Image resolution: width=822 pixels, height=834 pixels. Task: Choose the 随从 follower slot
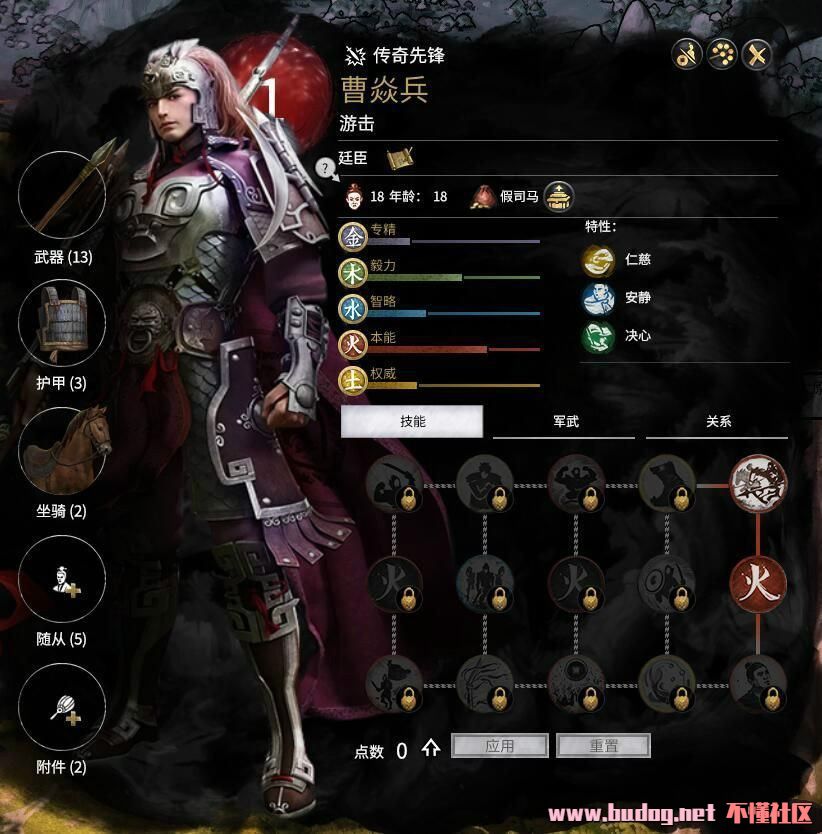click(x=62, y=579)
